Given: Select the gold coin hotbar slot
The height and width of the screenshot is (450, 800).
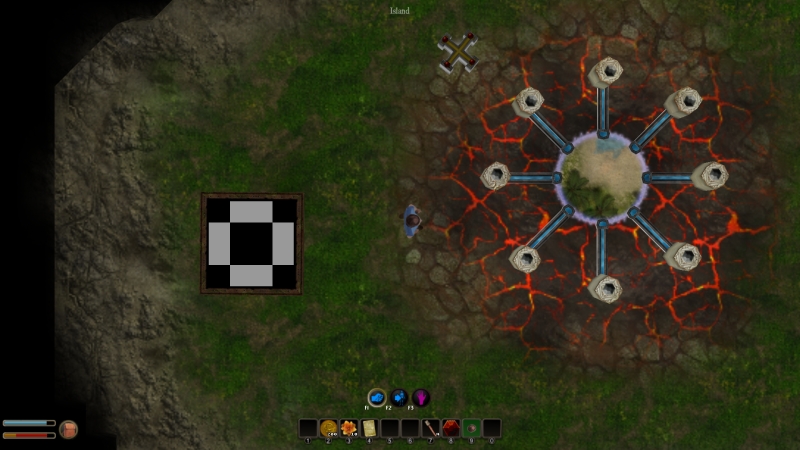Looking at the screenshot, I should tap(328, 428).
